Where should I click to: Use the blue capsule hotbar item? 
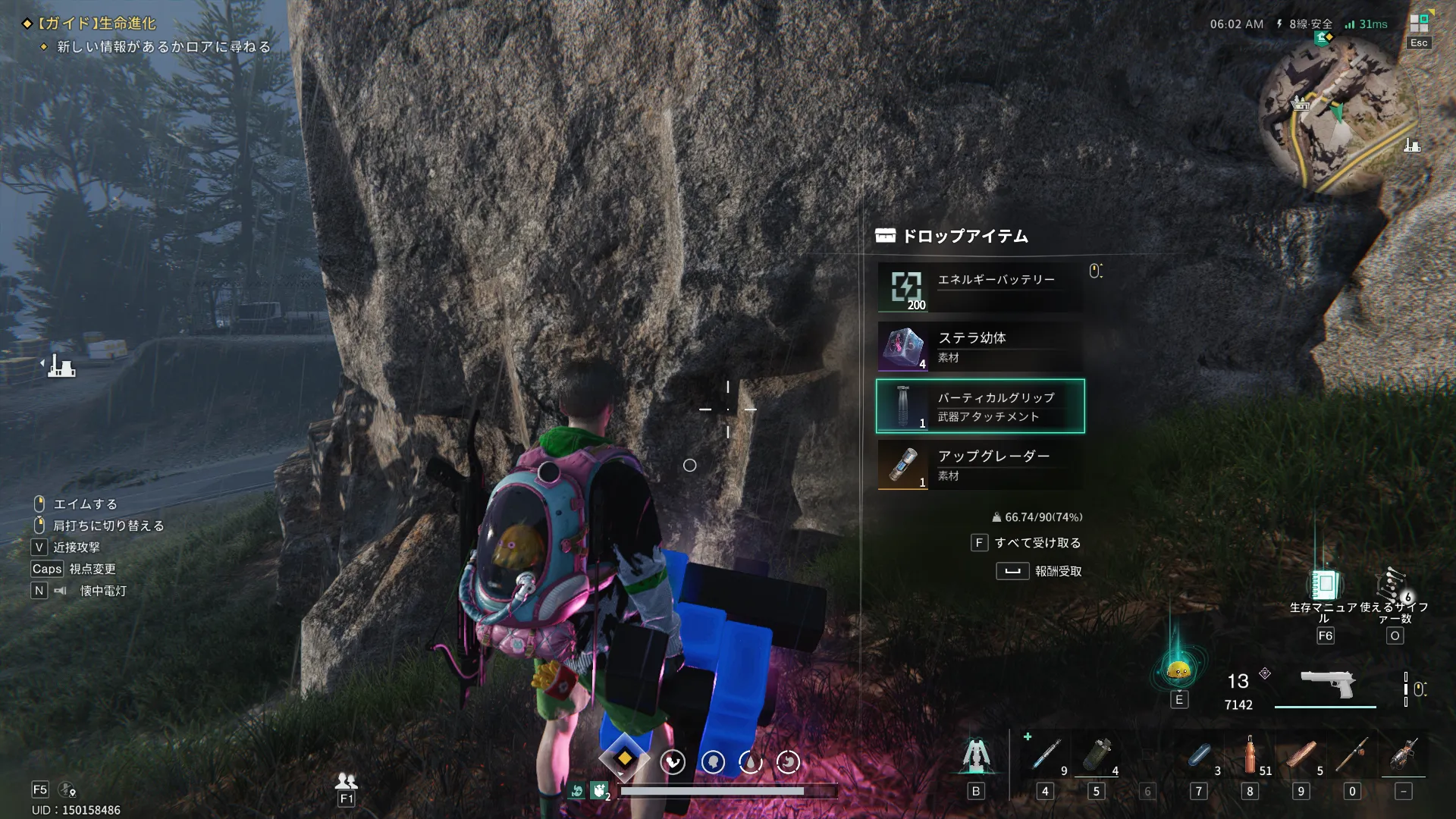[x=1199, y=755]
